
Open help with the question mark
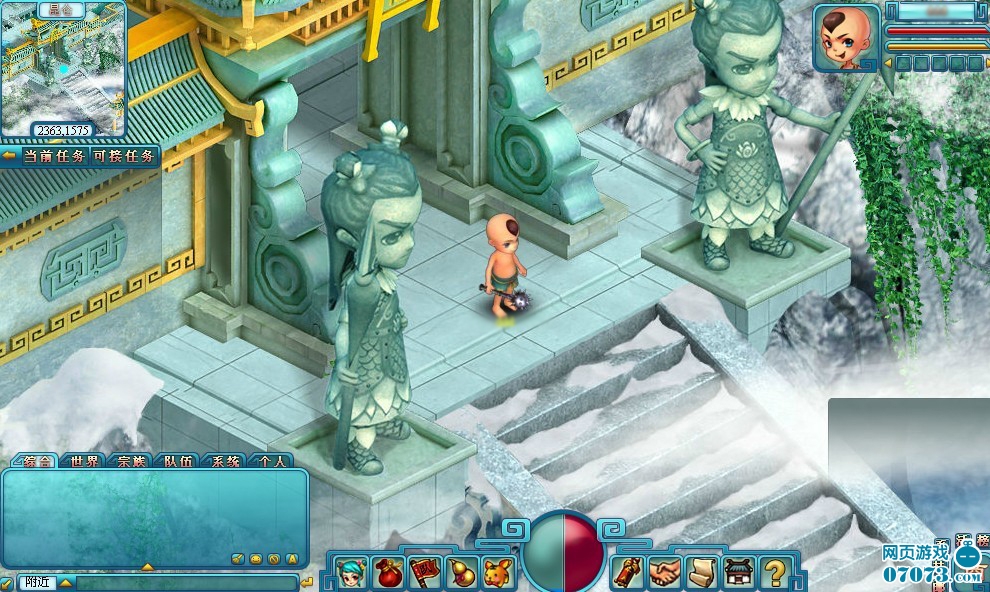(x=774, y=573)
